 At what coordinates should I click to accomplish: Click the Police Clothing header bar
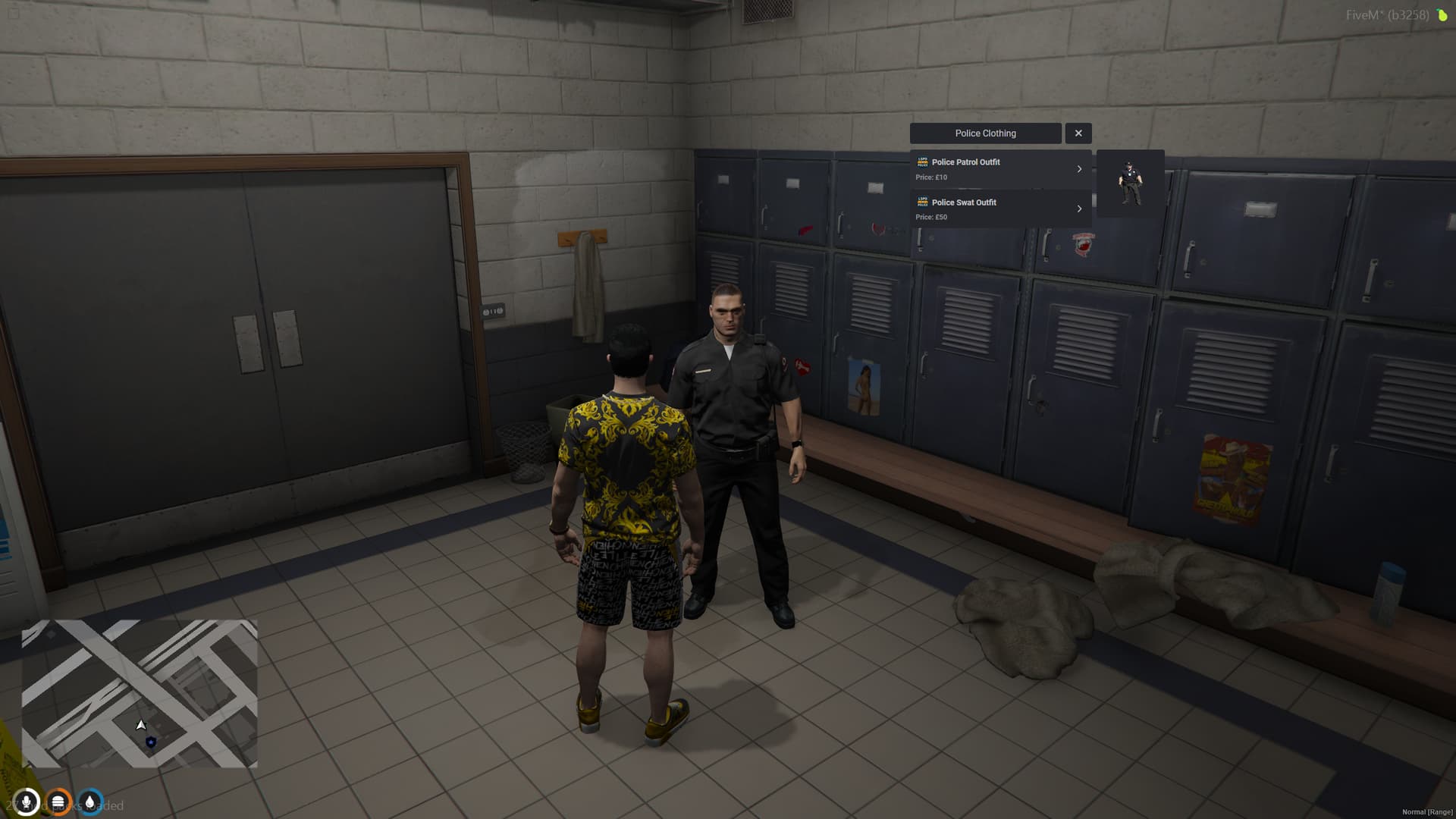point(985,133)
